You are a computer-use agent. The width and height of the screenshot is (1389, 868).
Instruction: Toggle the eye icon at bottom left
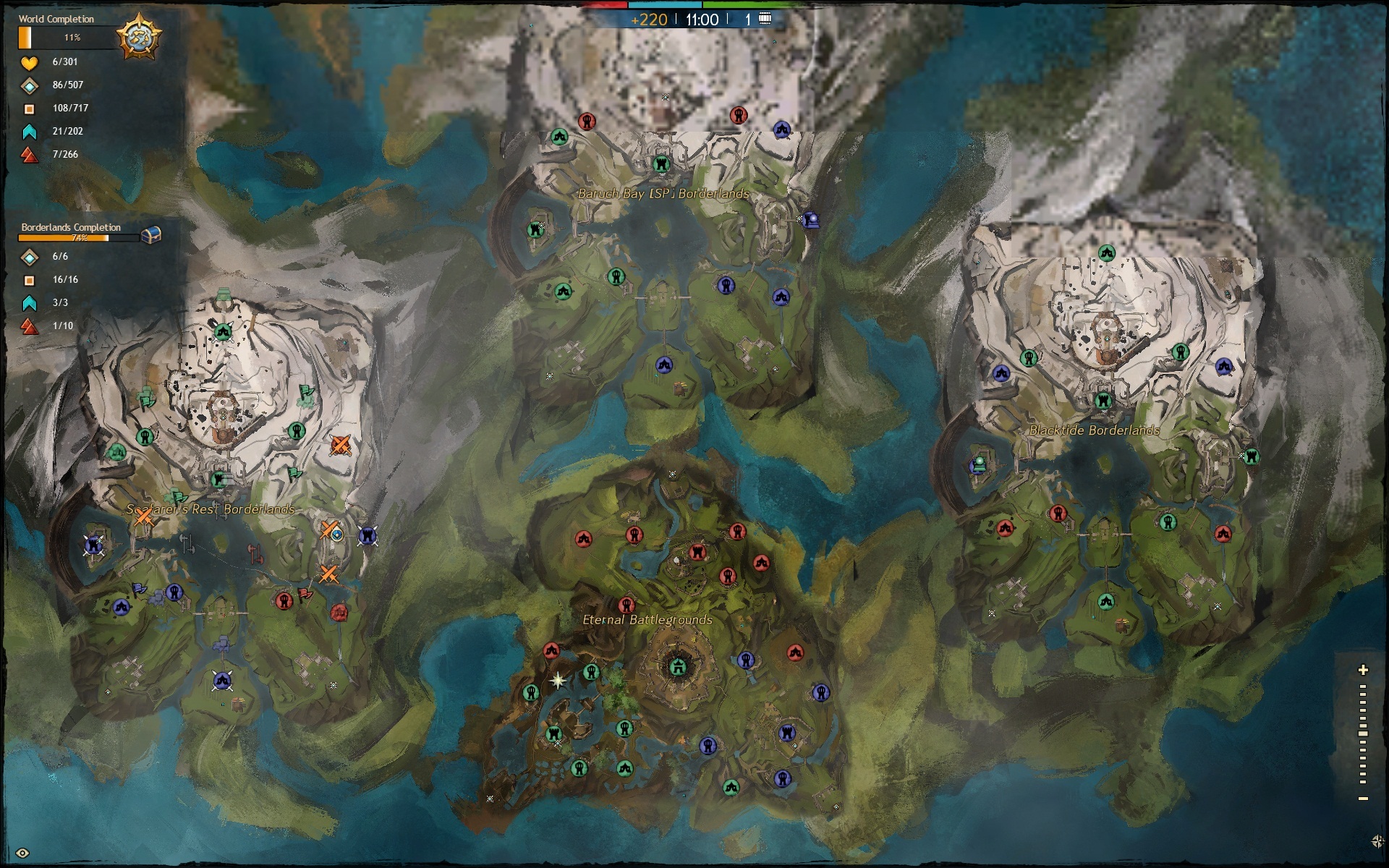pos(22,853)
